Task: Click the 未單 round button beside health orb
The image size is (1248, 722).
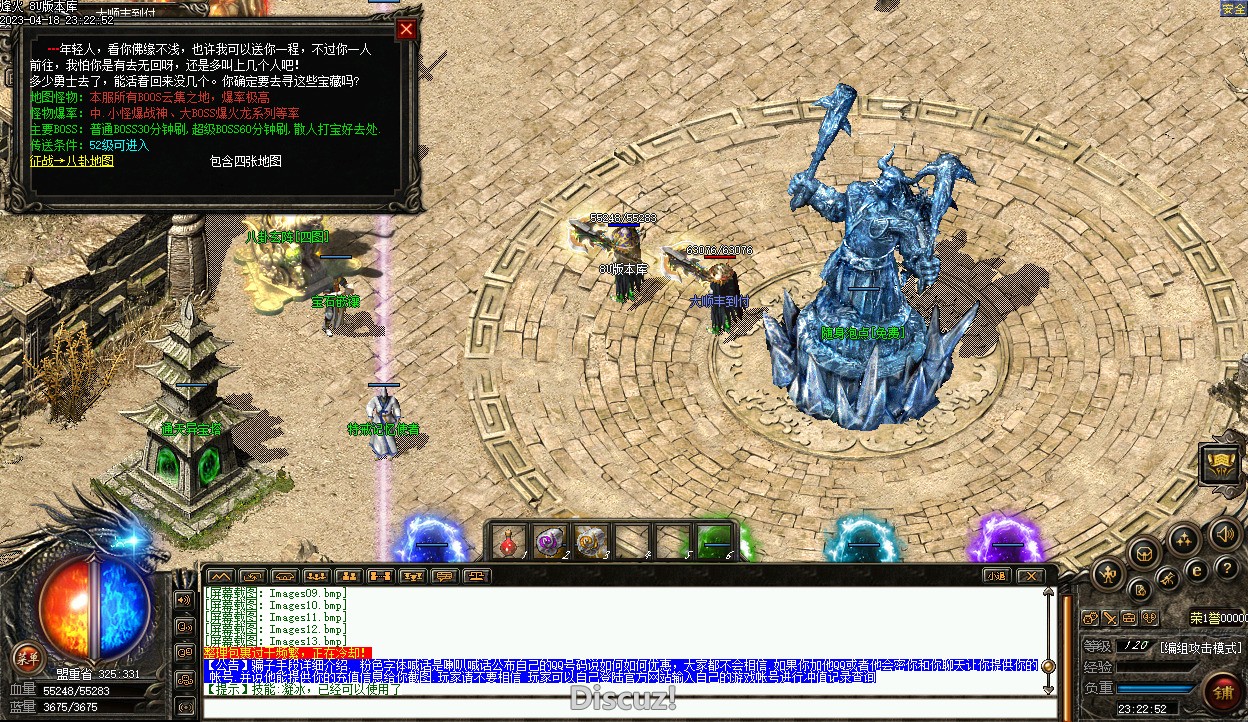Action: tap(26, 657)
